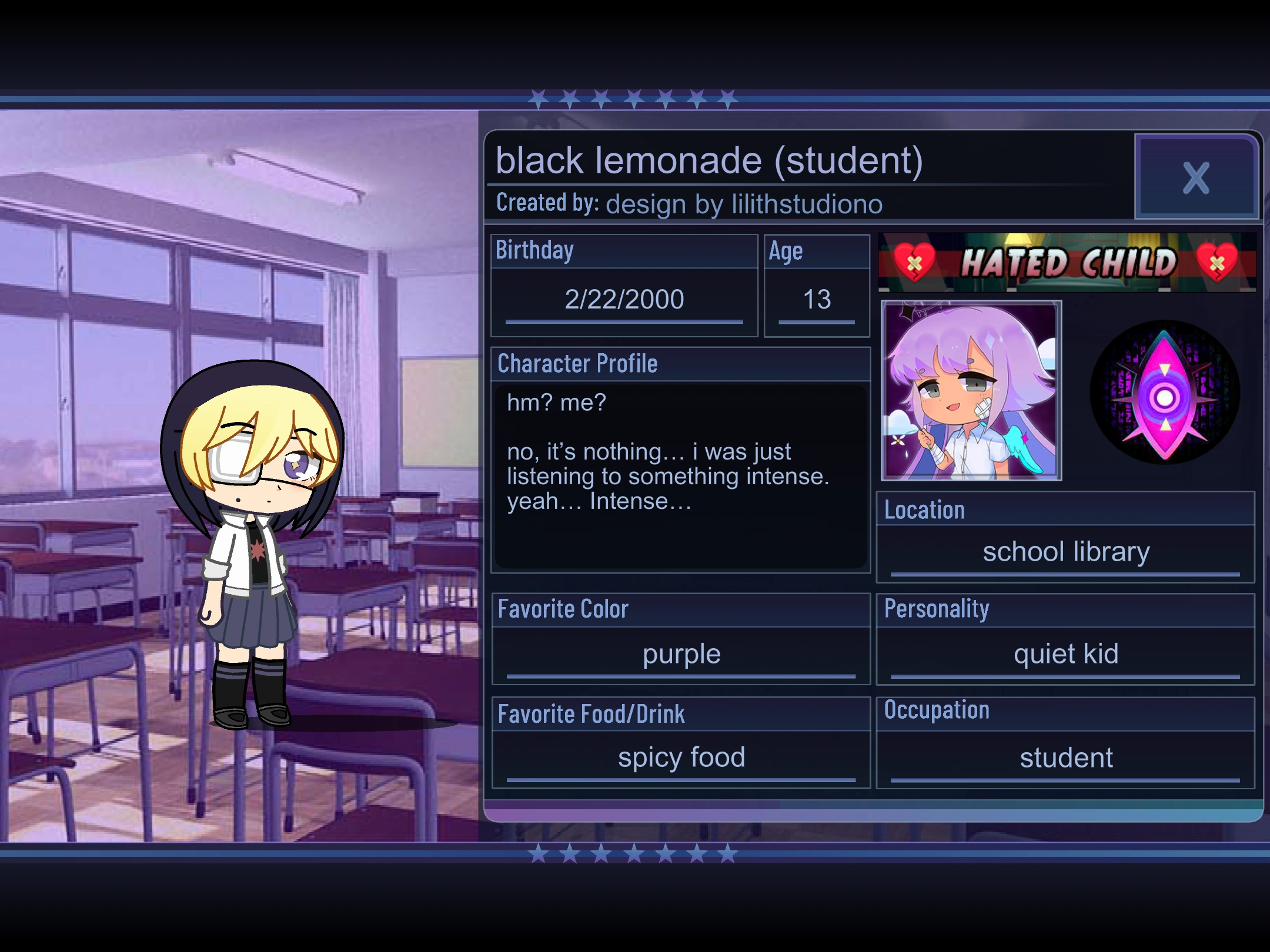Click the Occupation field showing student
The image size is (1270, 952).
coord(1065,757)
